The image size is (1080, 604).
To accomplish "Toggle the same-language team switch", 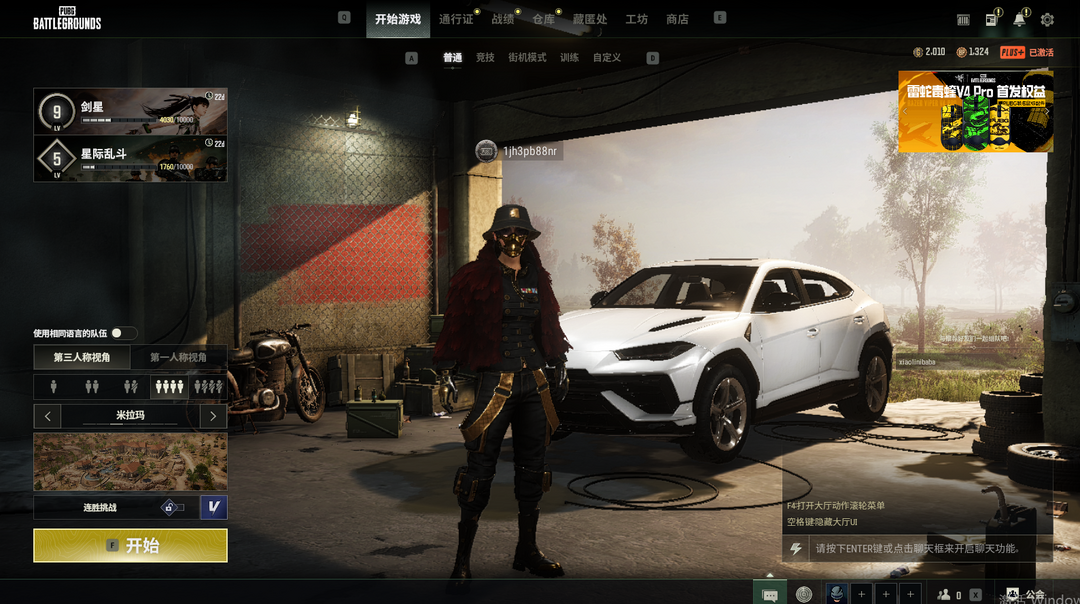I will 124,333.
